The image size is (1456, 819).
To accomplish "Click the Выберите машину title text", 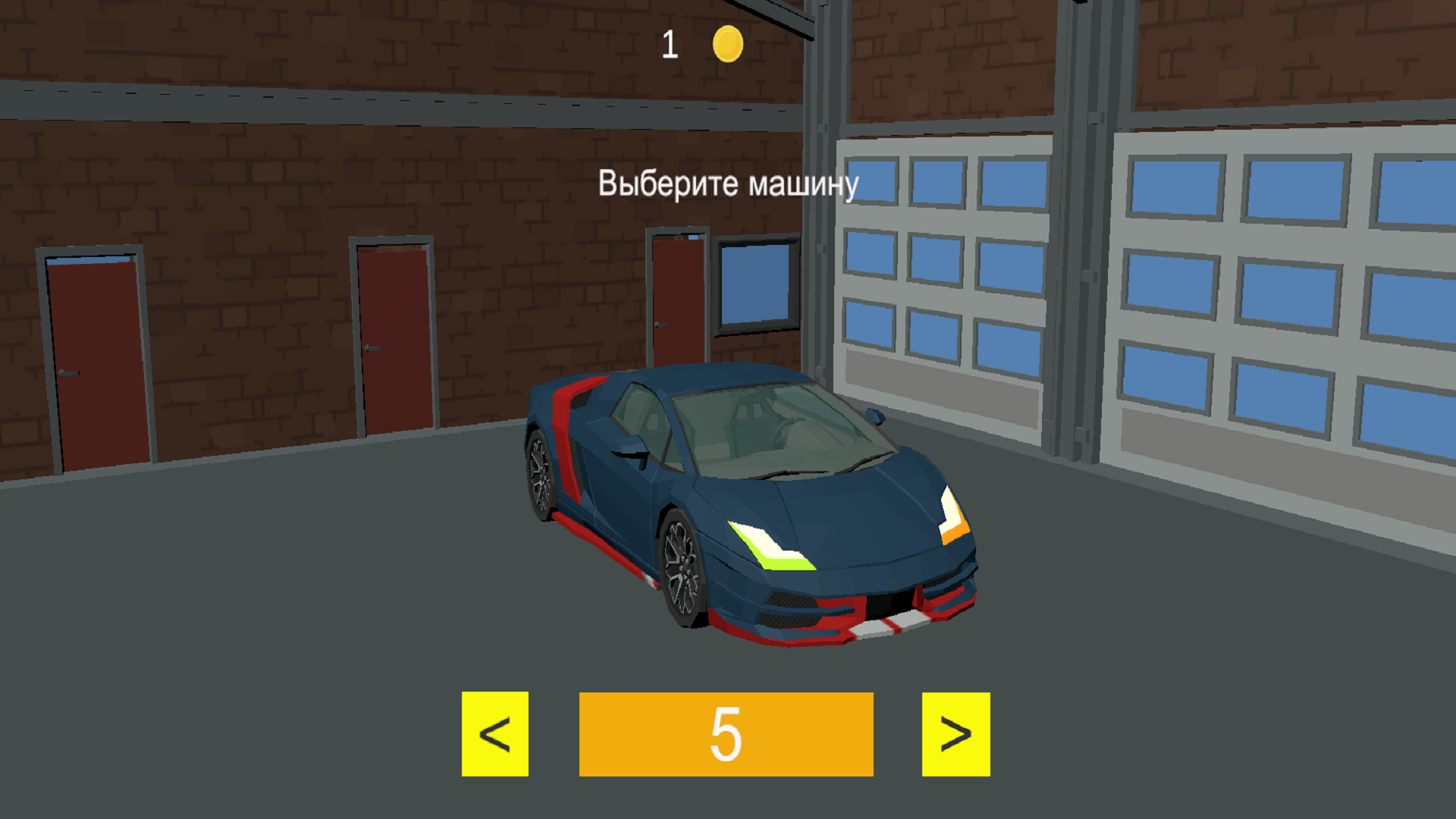I will [x=730, y=184].
